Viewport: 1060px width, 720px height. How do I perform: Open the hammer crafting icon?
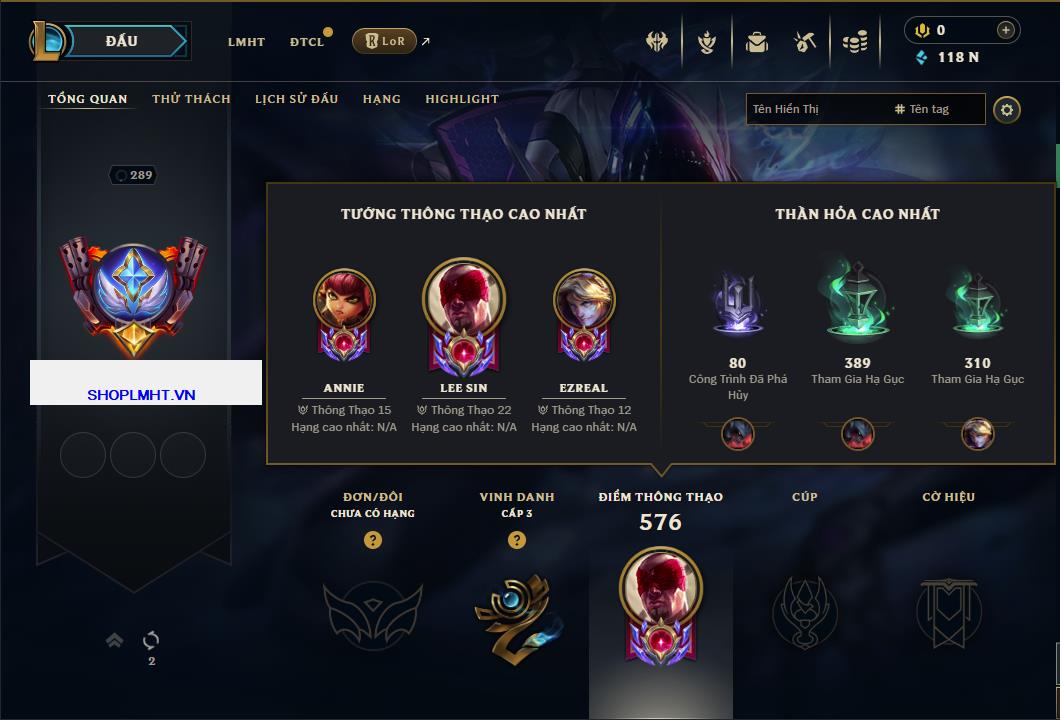[x=805, y=42]
